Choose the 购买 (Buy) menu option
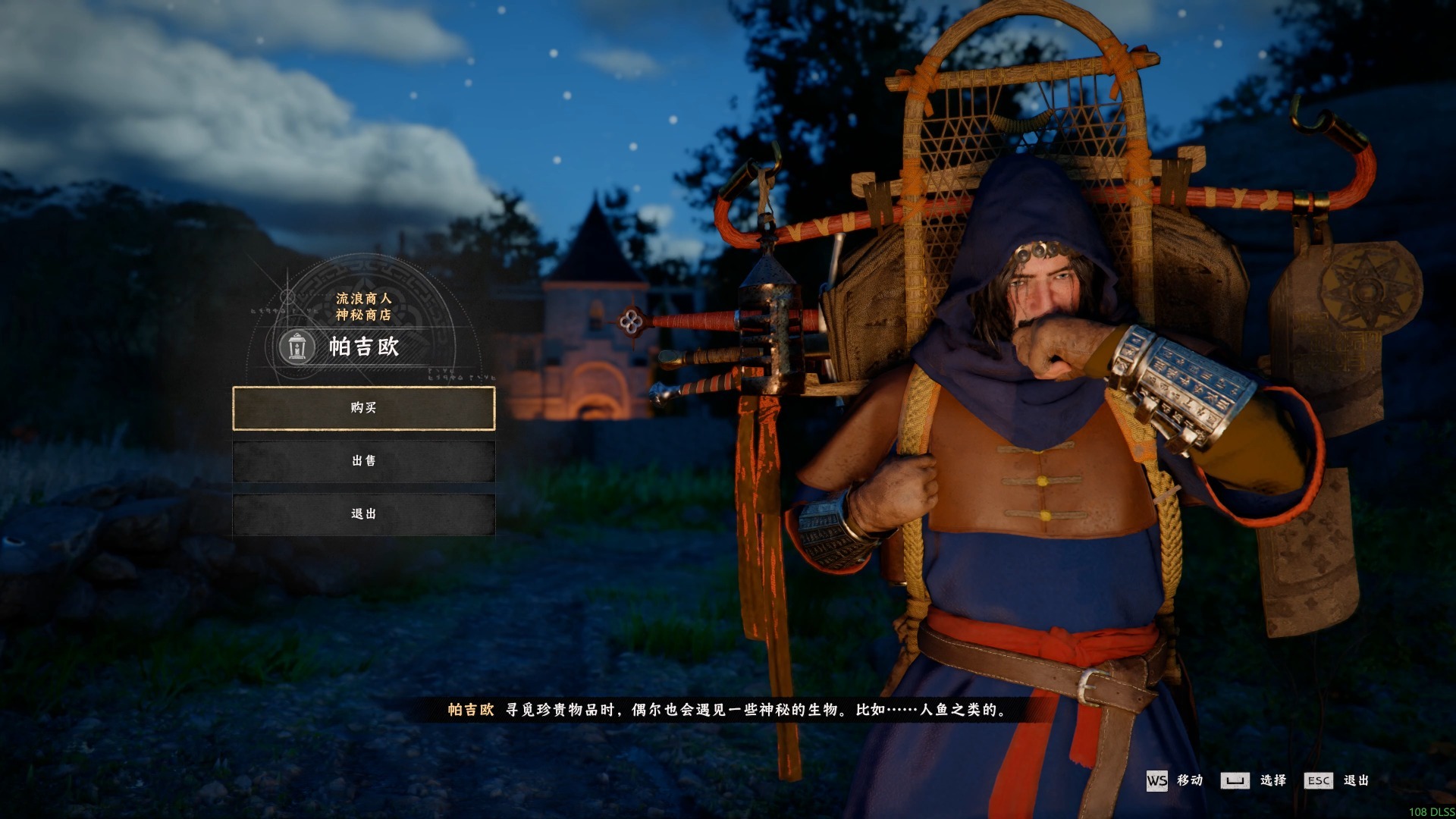1456x819 pixels. click(363, 408)
